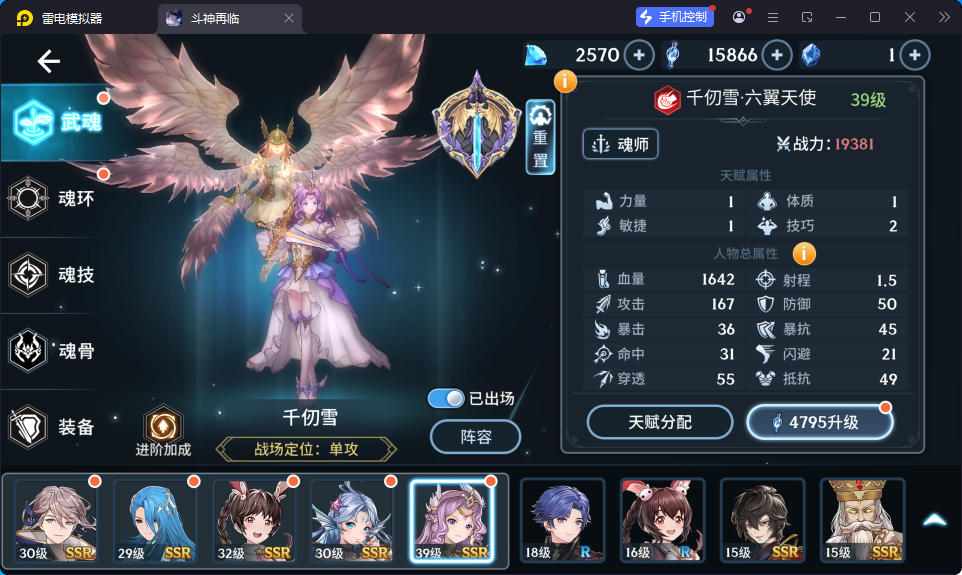962x575 pixels.
Task: Open the 阵容 lineup button
Action: tap(475, 437)
